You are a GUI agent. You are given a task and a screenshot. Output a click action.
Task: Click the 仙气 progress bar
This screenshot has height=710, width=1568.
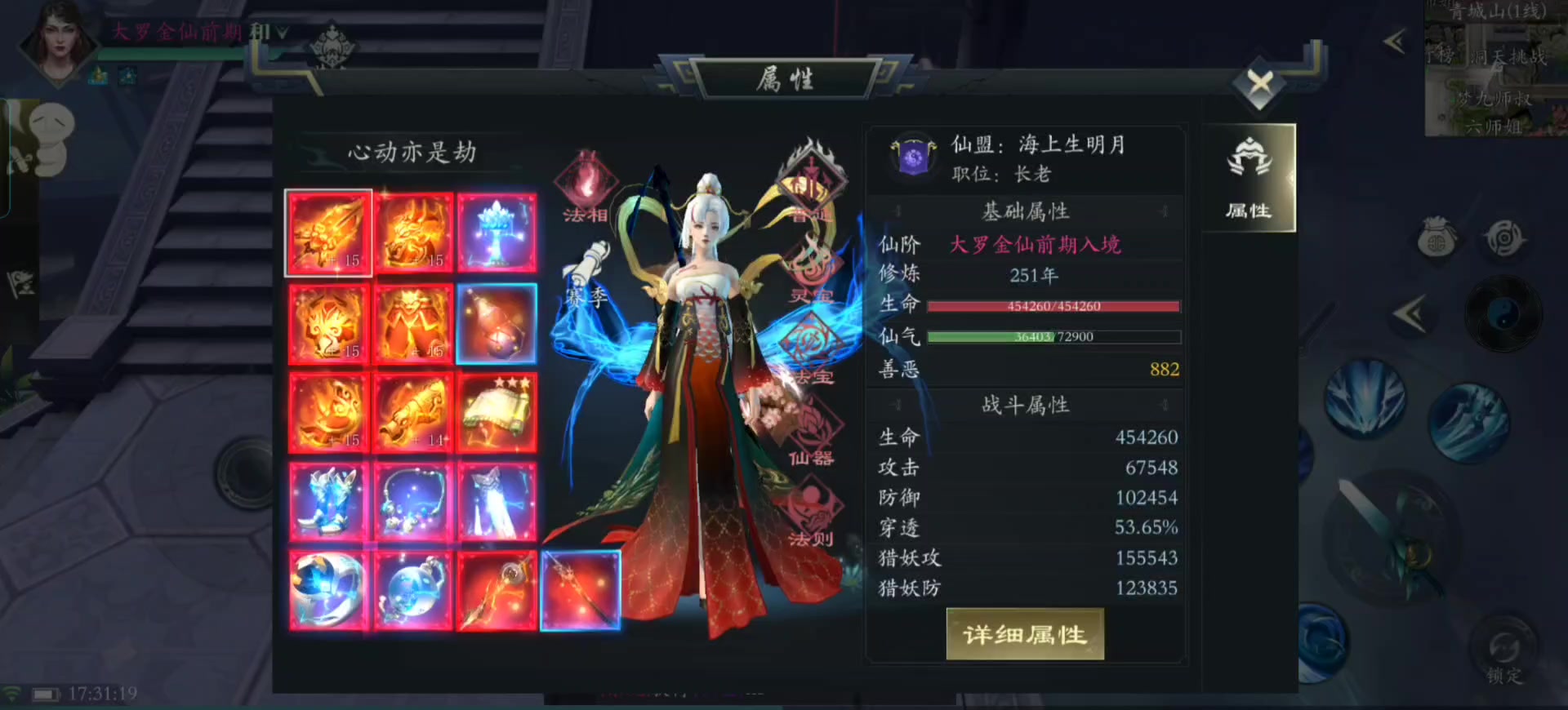1053,336
